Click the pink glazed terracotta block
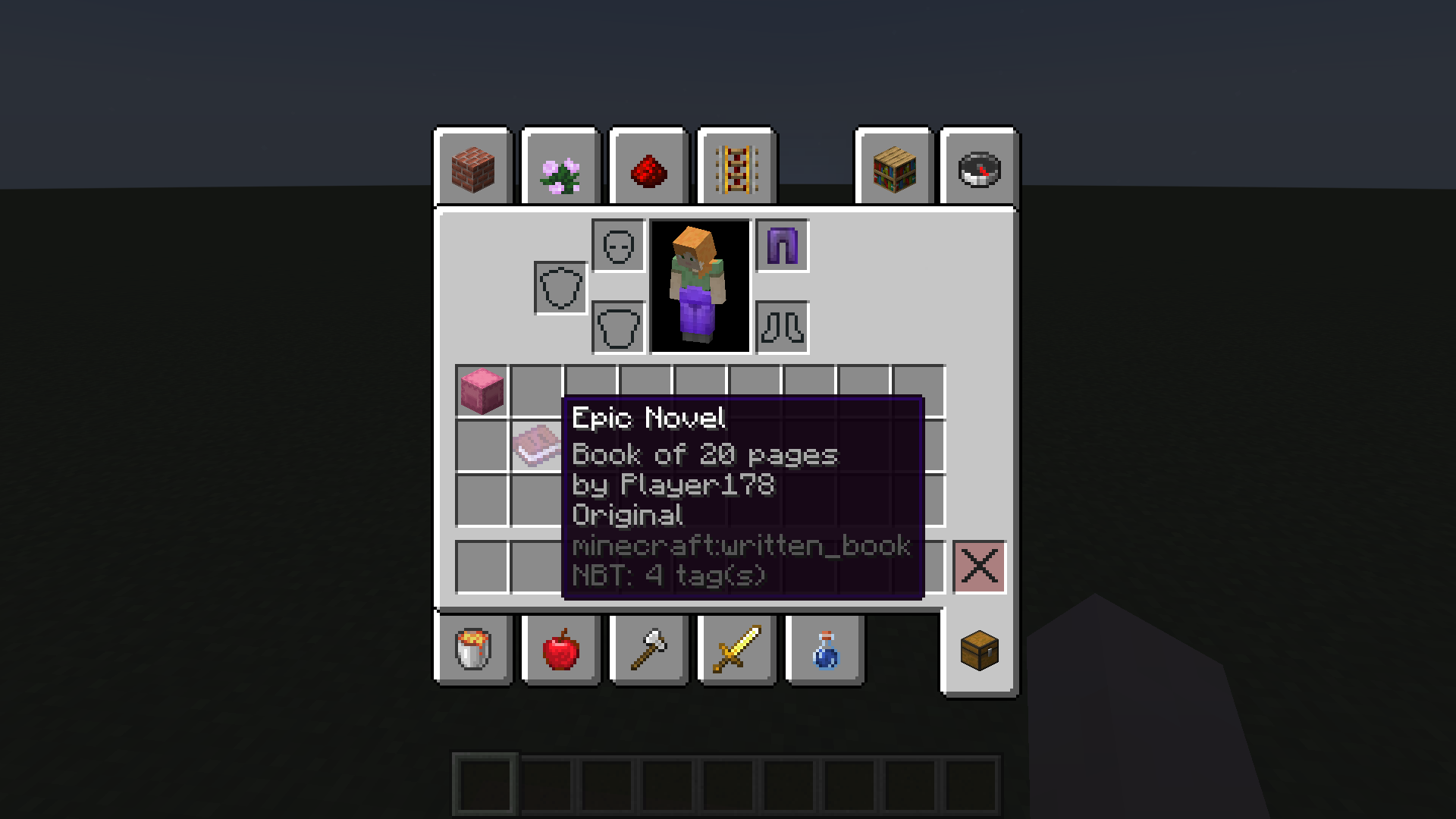 click(480, 391)
